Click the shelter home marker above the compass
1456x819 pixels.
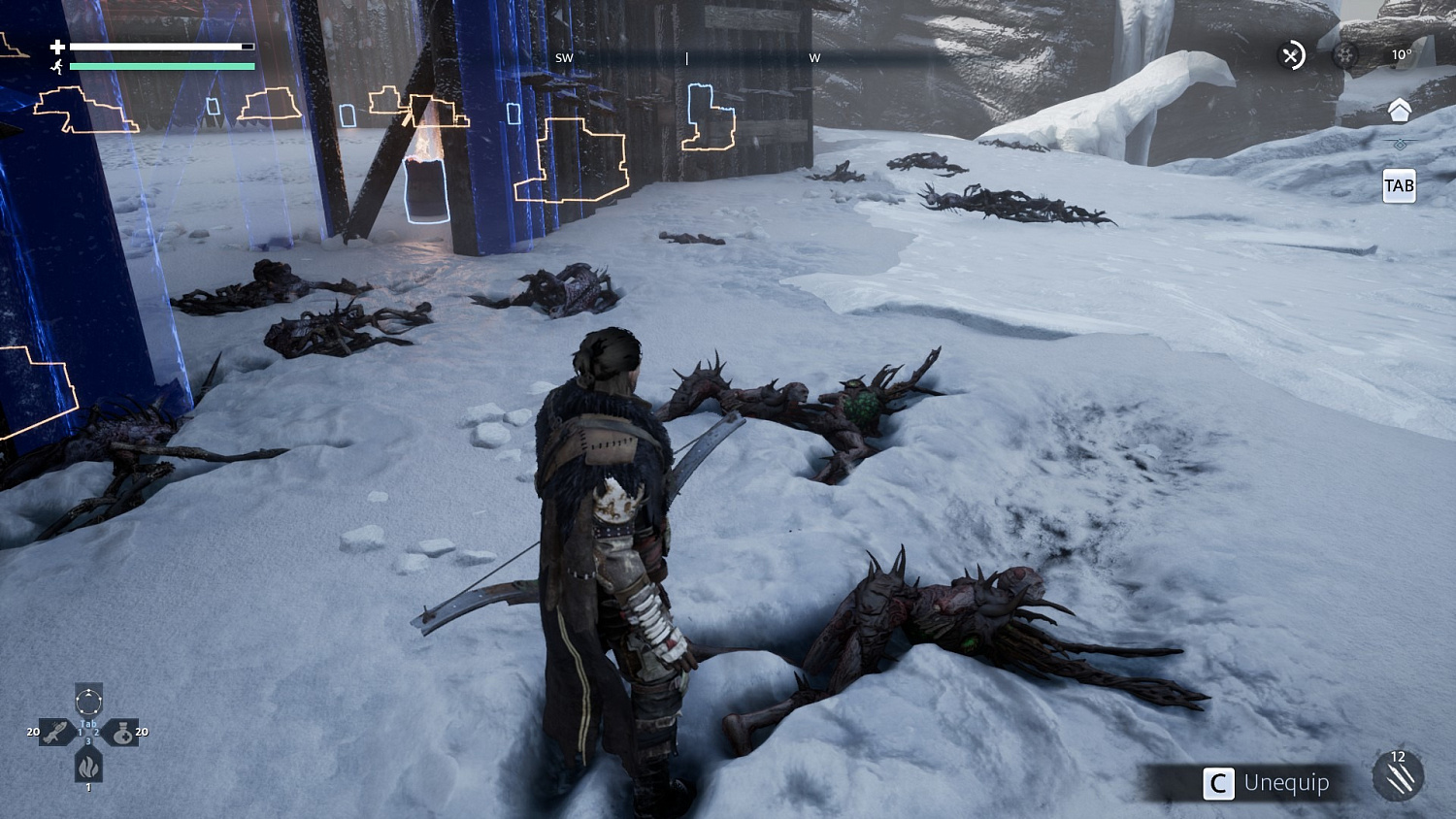[1401, 110]
